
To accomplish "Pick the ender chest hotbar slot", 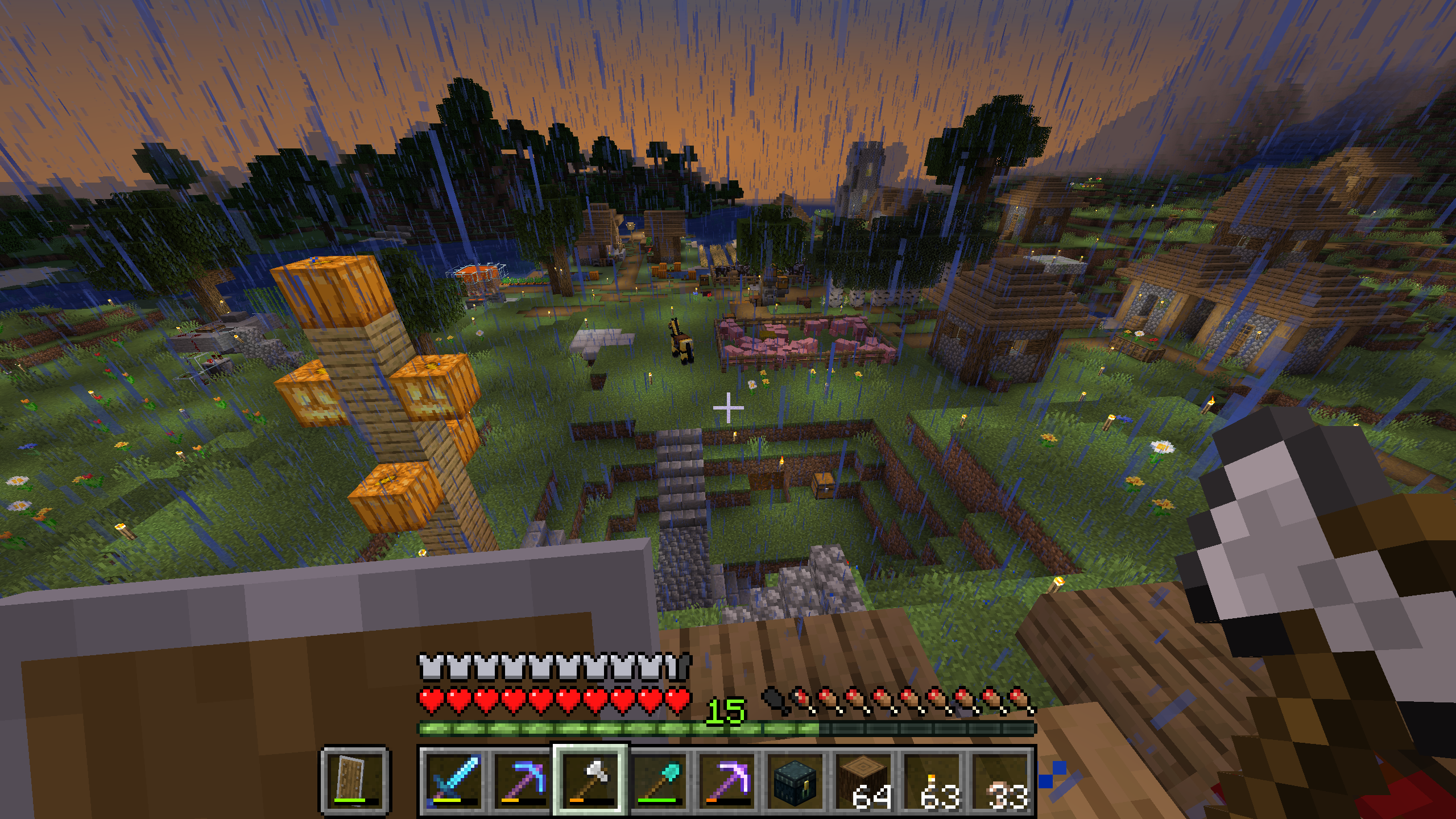I will (795, 780).
